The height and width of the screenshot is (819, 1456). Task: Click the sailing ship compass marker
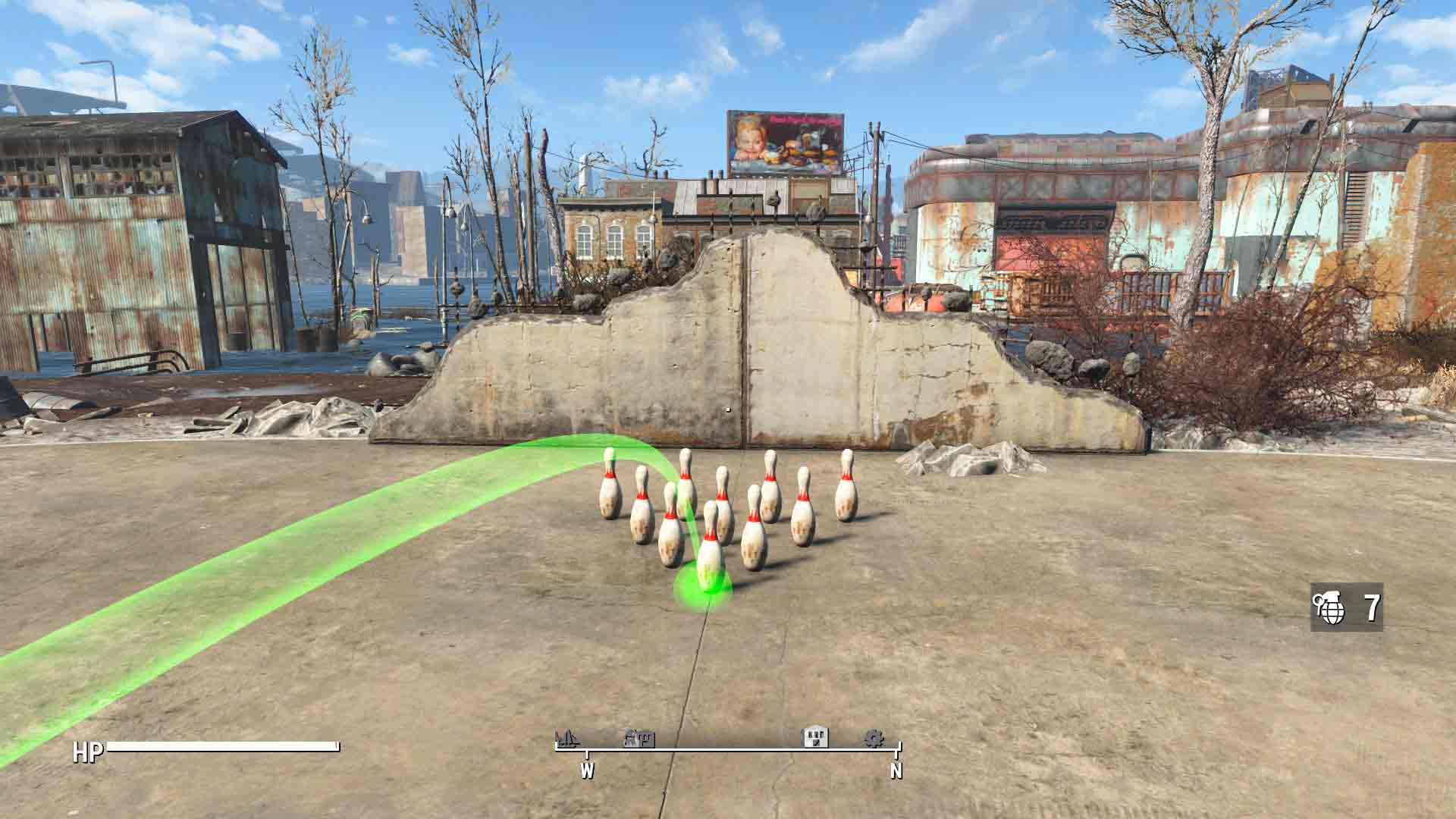(566, 738)
